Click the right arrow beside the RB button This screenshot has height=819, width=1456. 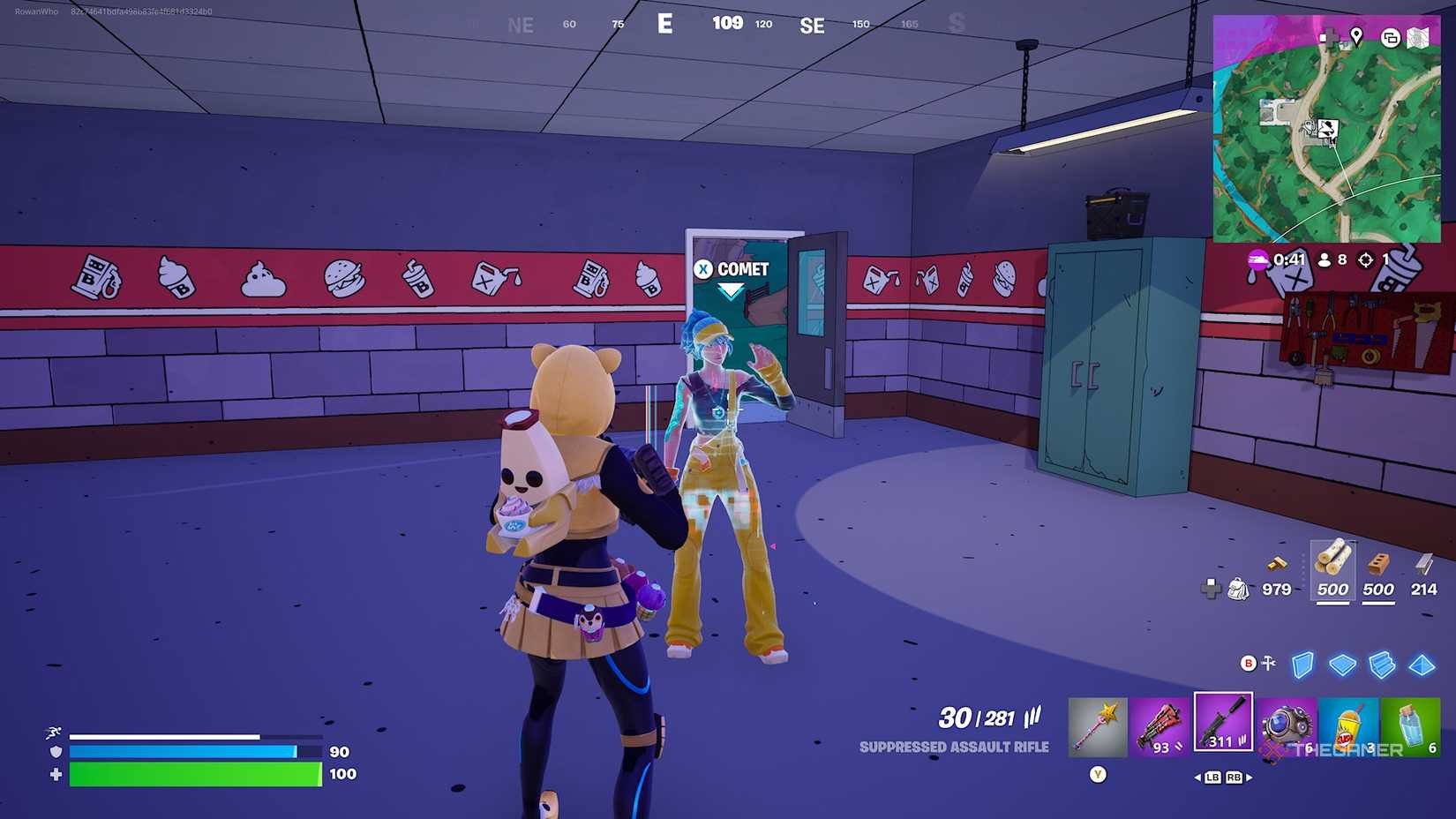click(x=1248, y=777)
